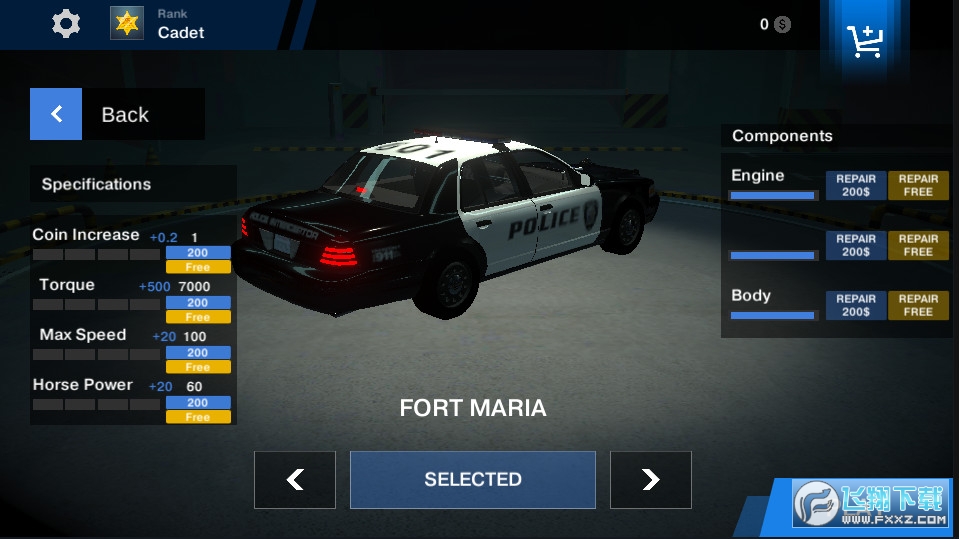Show the next car with right arrow
Image resolution: width=959 pixels, height=539 pixels.
coord(650,480)
